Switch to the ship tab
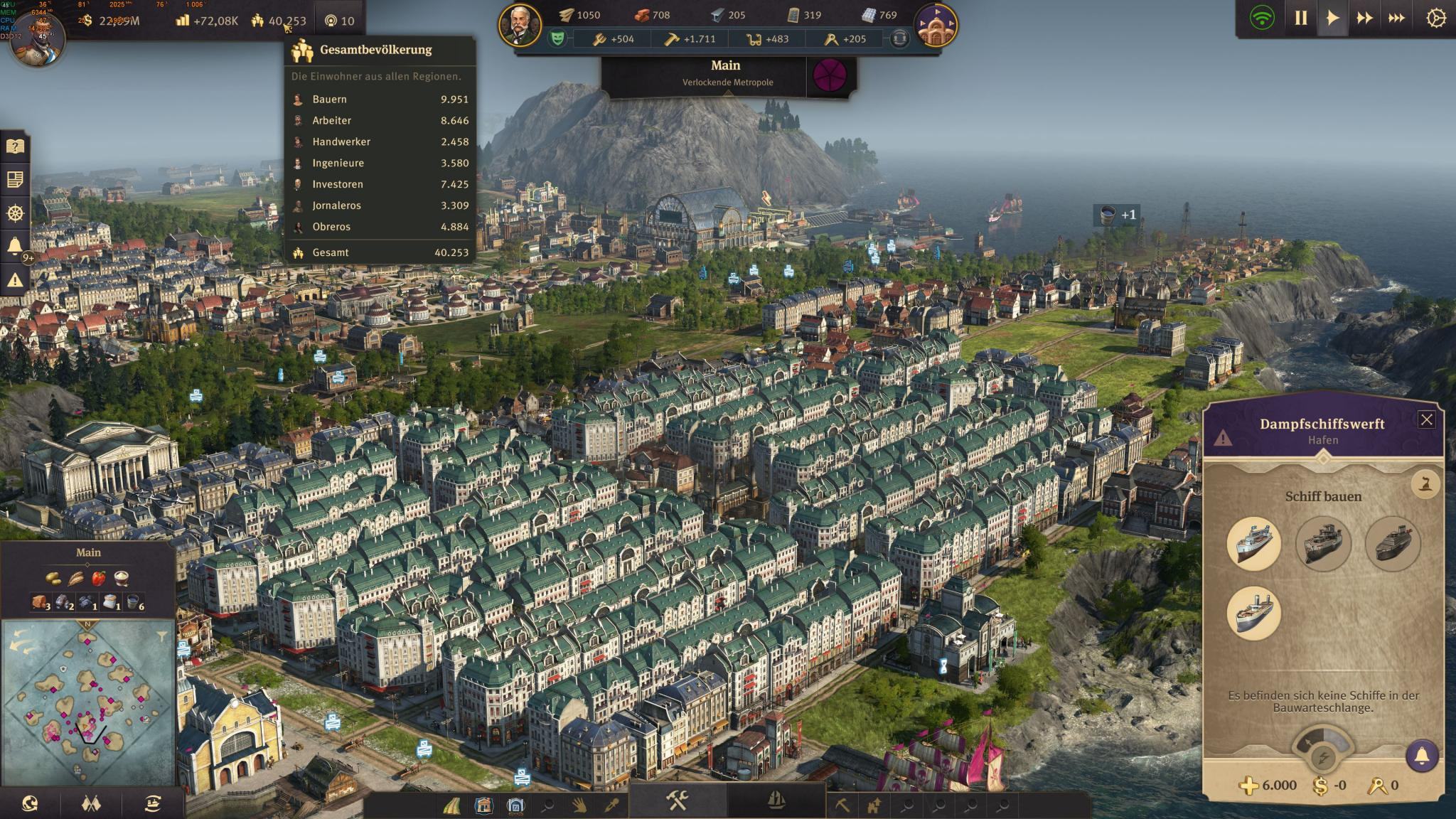This screenshot has width=1456, height=819. click(x=776, y=802)
